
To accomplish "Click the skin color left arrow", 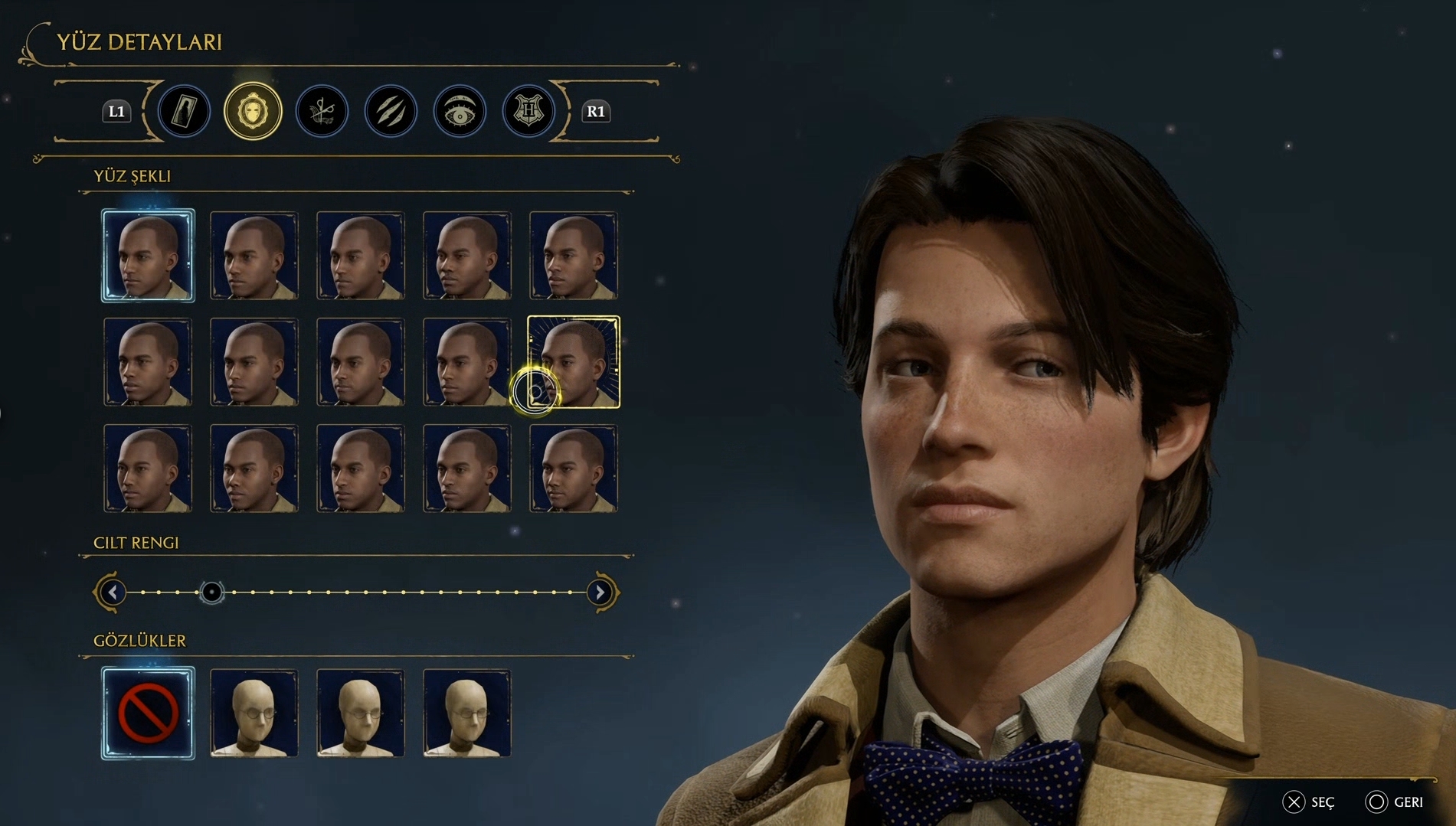I will (x=113, y=592).
